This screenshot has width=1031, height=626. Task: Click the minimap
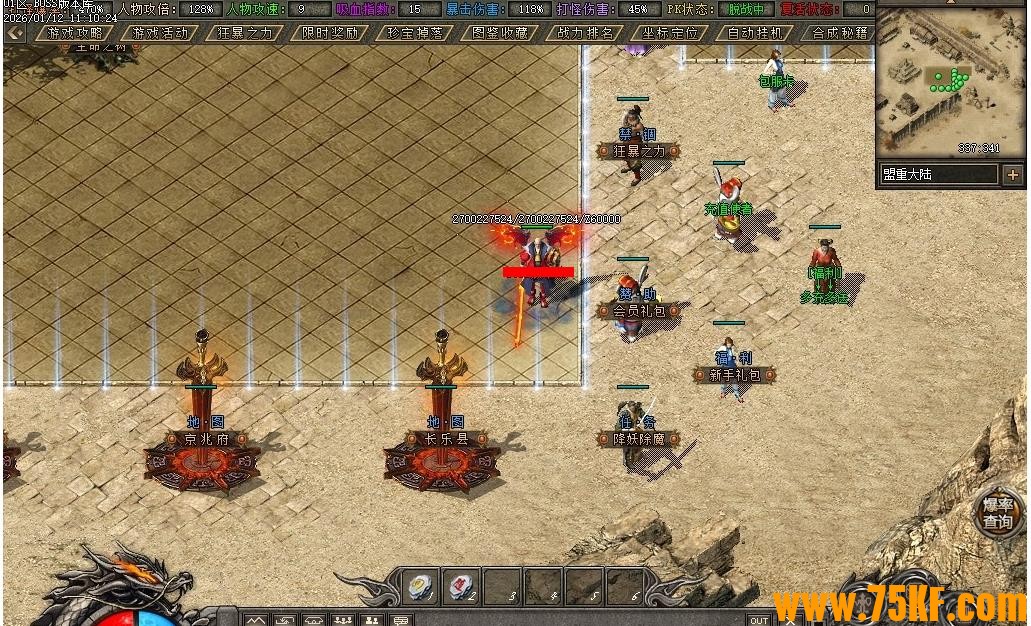(x=950, y=80)
